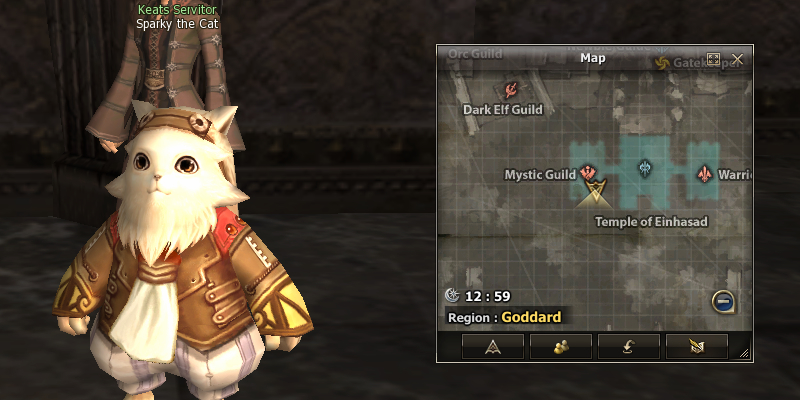Zoom out the map with minus button
800x400 pixels.
[x=723, y=300]
